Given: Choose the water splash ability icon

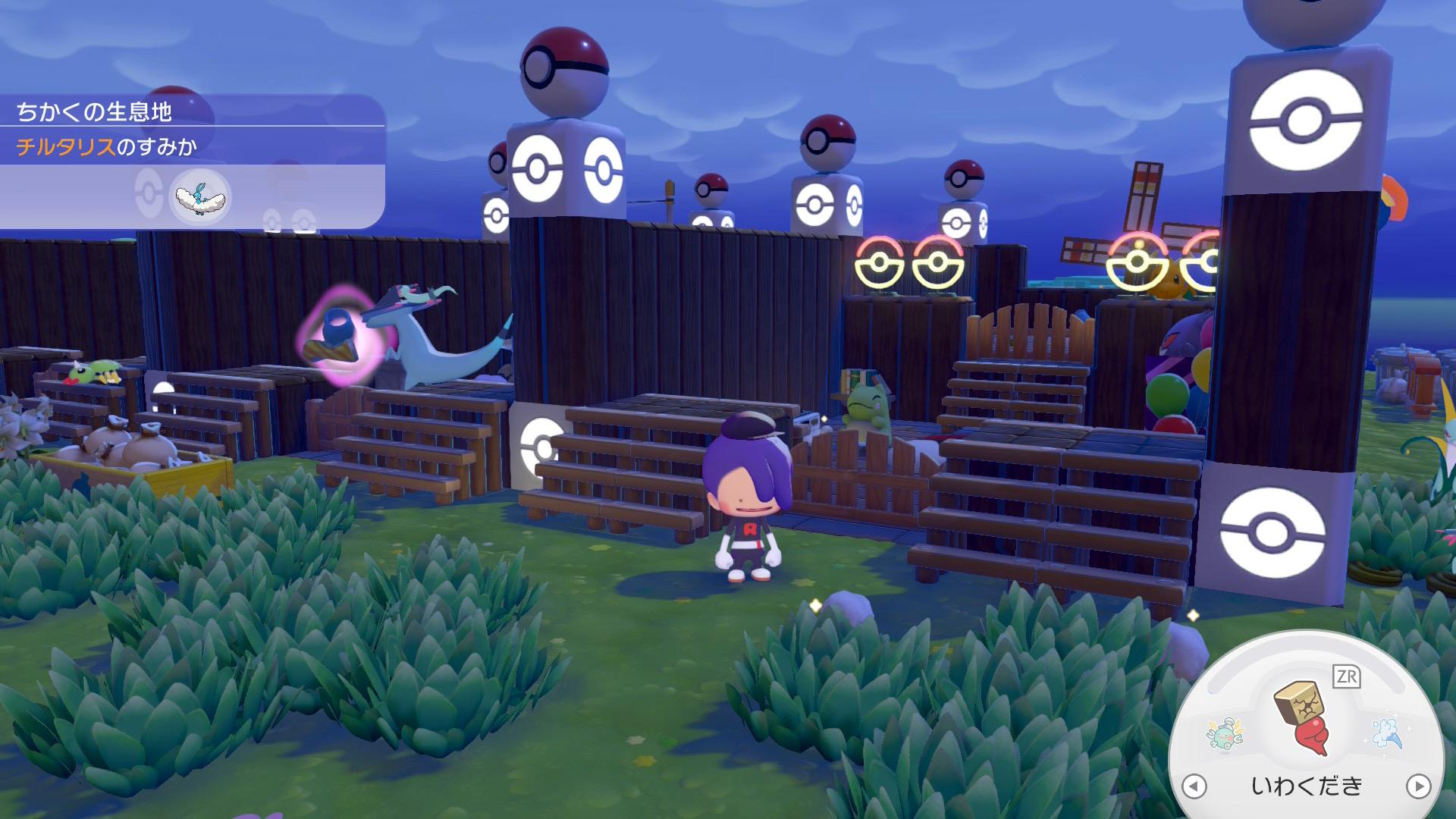Looking at the screenshot, I should tap(1389, 733).
